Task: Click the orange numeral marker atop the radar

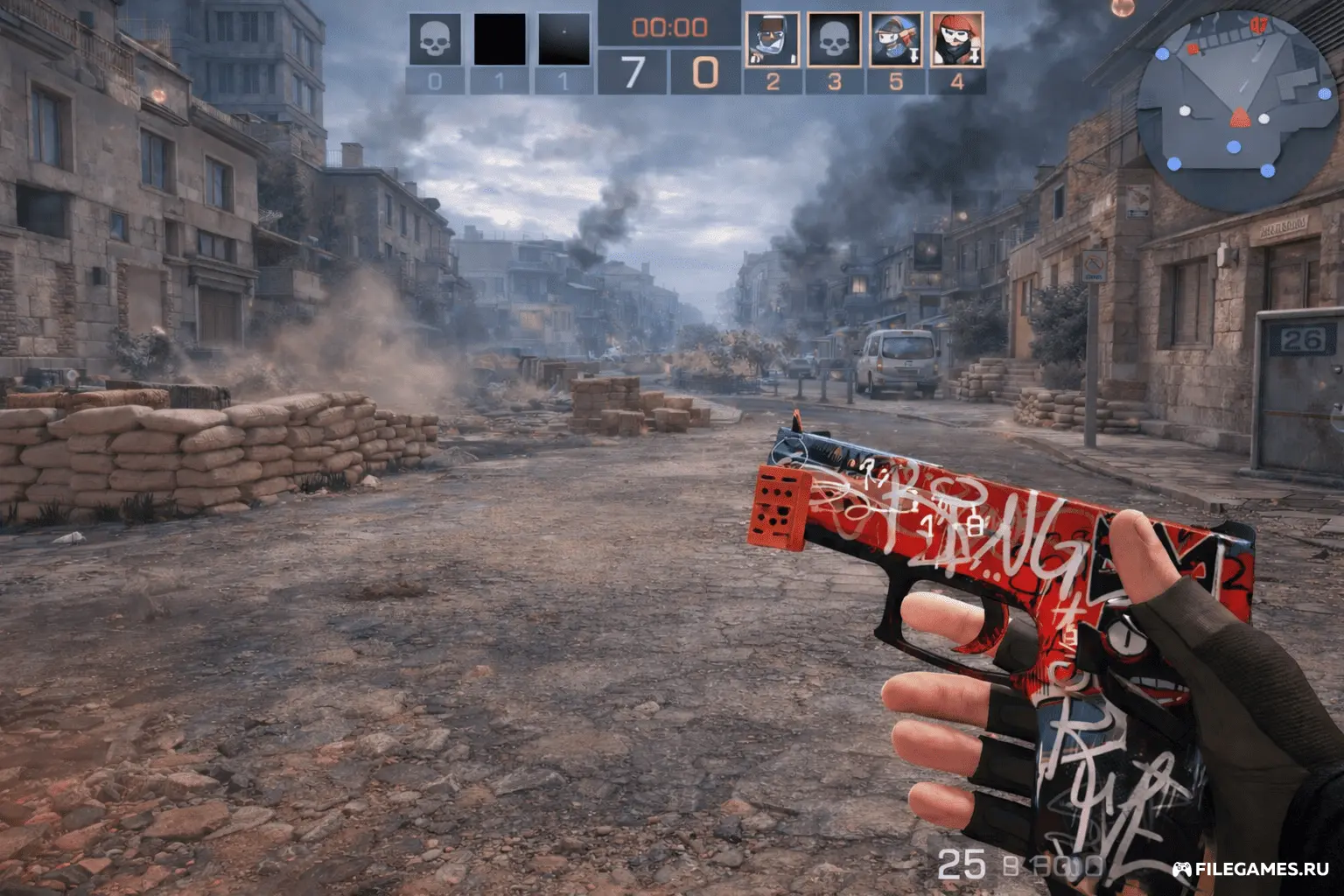Action: pos(1258,25)
